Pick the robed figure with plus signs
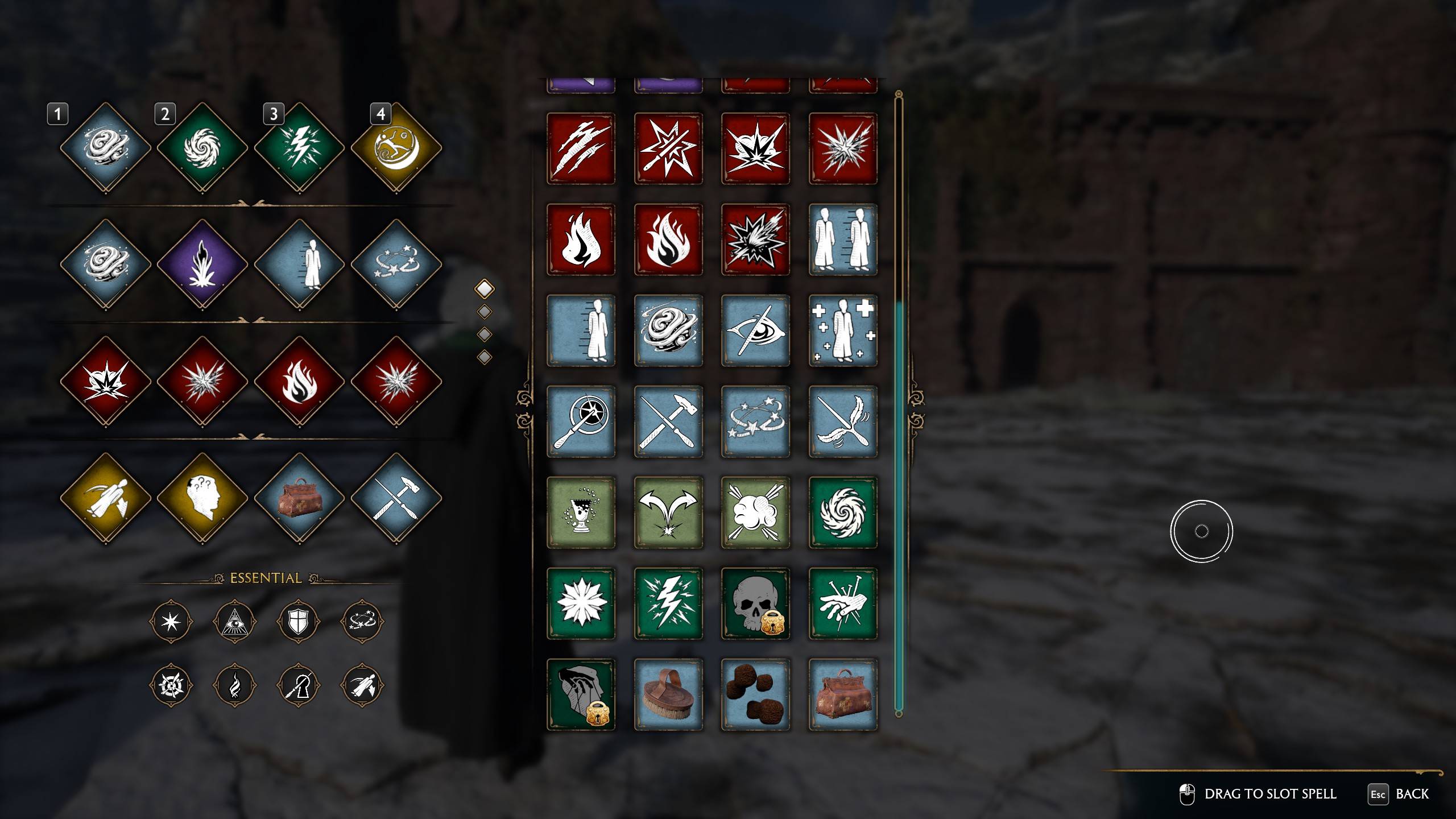Viewport: 1456px width, 819px height. click(843, 330)
